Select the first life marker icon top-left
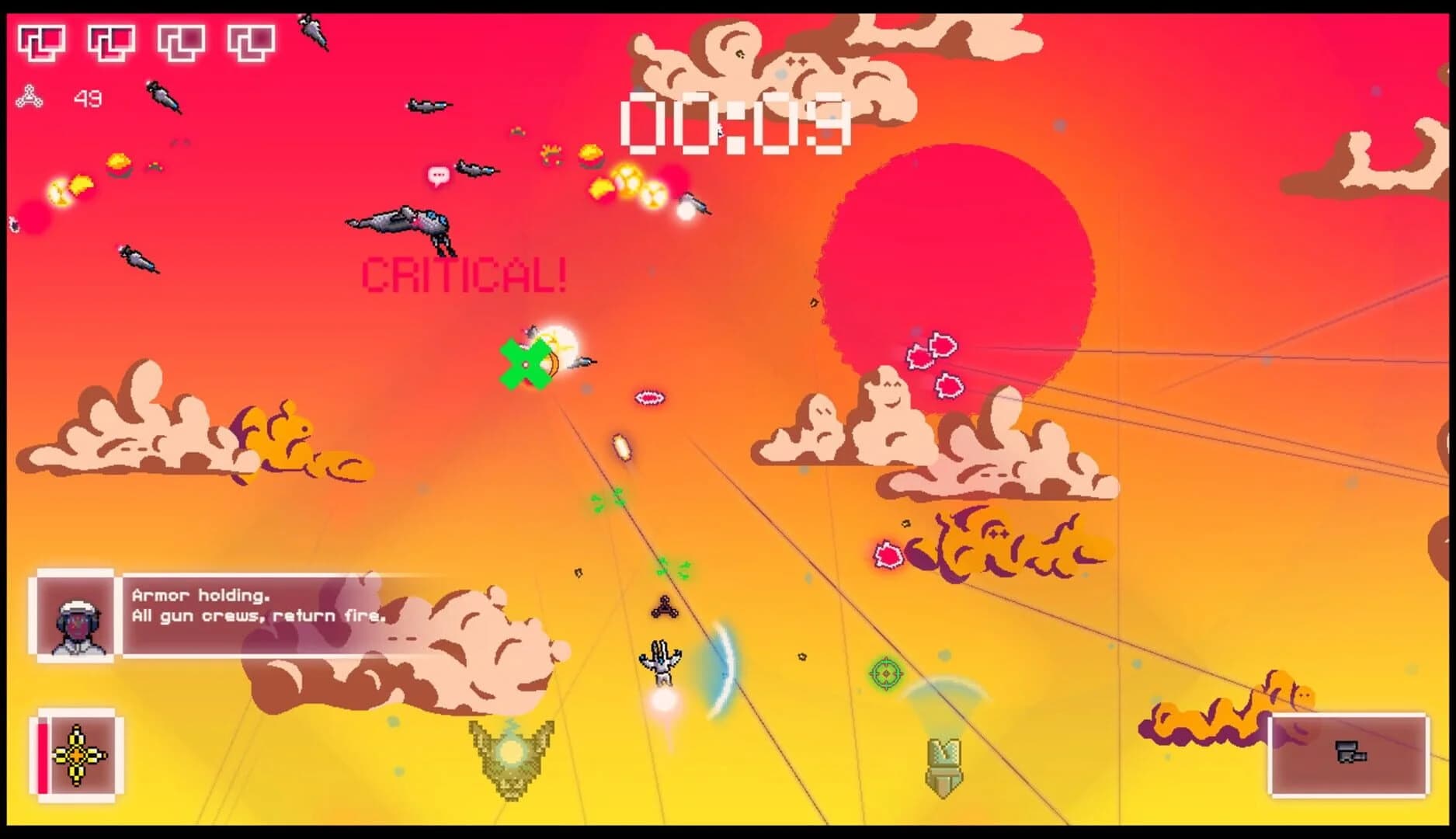 (x=43, y=40)
